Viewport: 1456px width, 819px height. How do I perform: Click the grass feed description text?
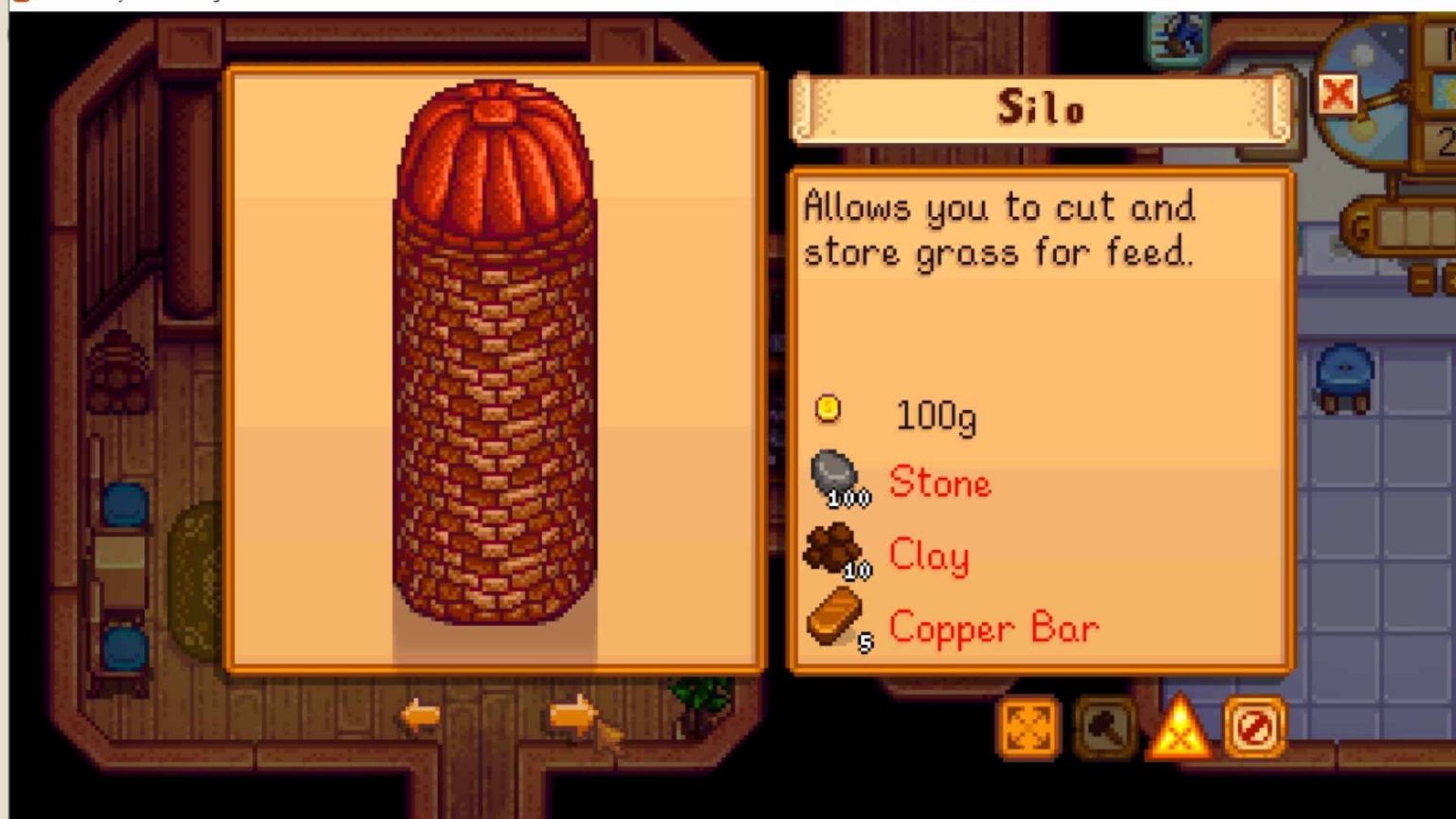pos(997,230)
